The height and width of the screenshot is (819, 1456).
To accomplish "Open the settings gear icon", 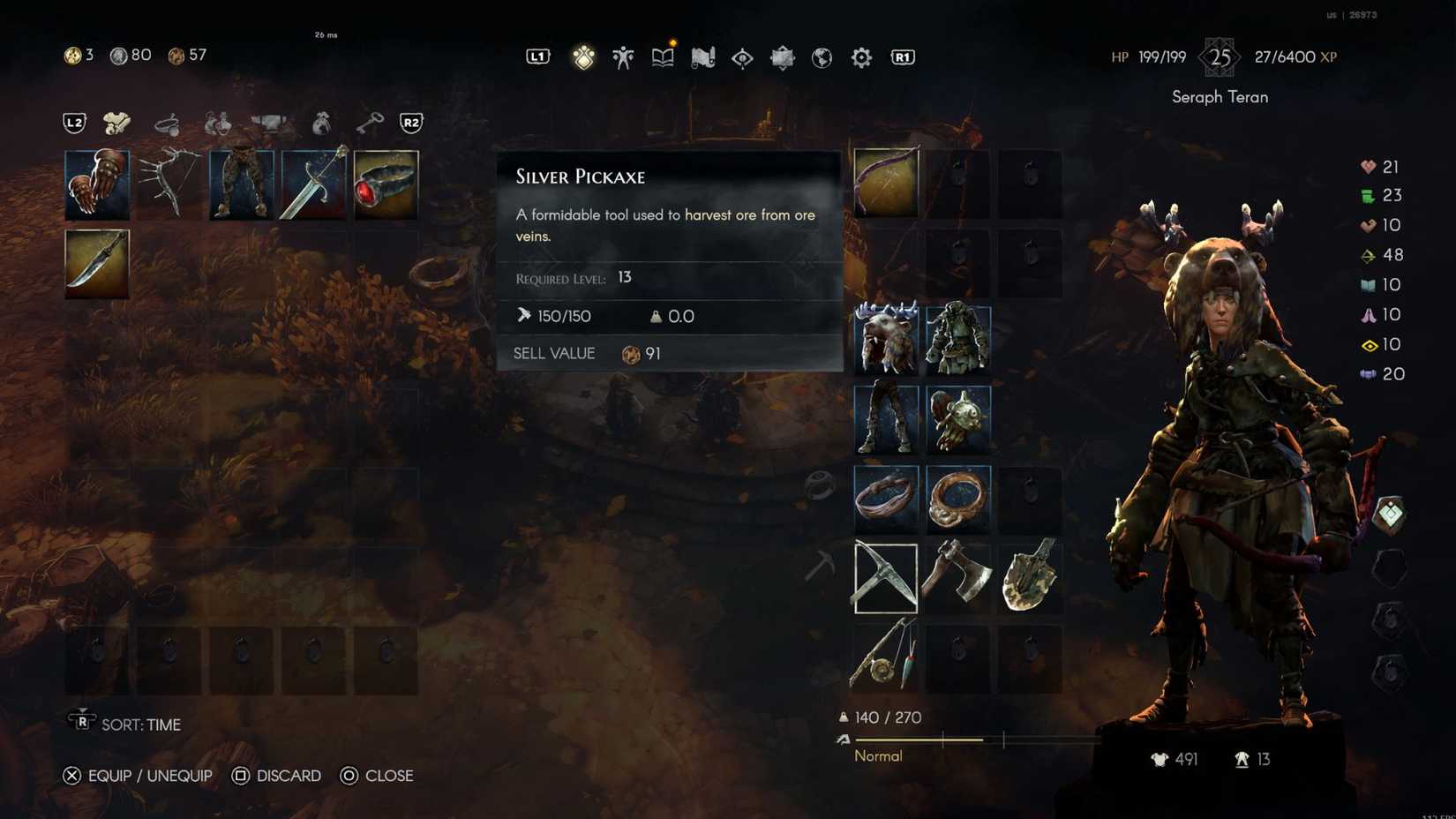I will pos(860,57).
